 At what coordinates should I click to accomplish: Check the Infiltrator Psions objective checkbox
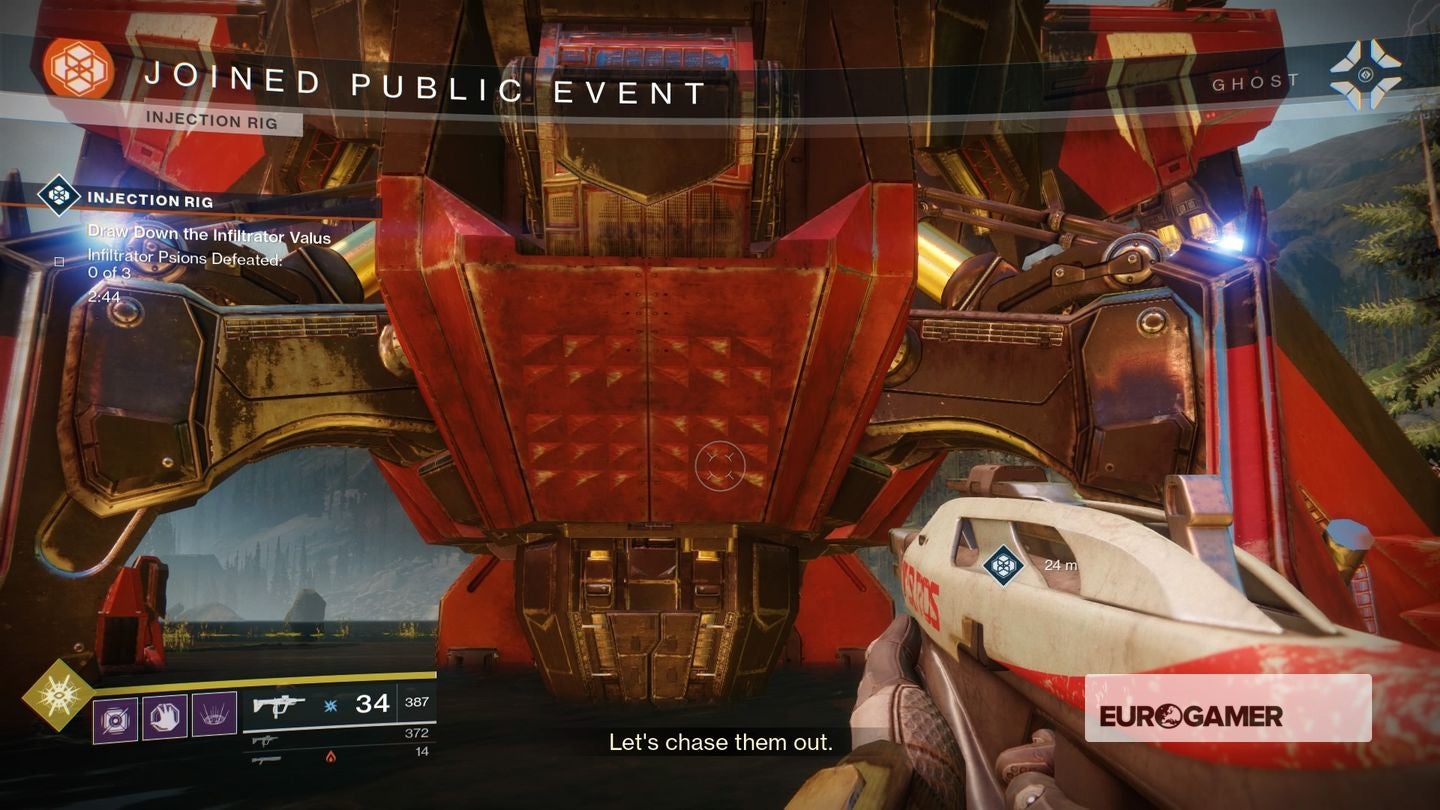(60, 261)
